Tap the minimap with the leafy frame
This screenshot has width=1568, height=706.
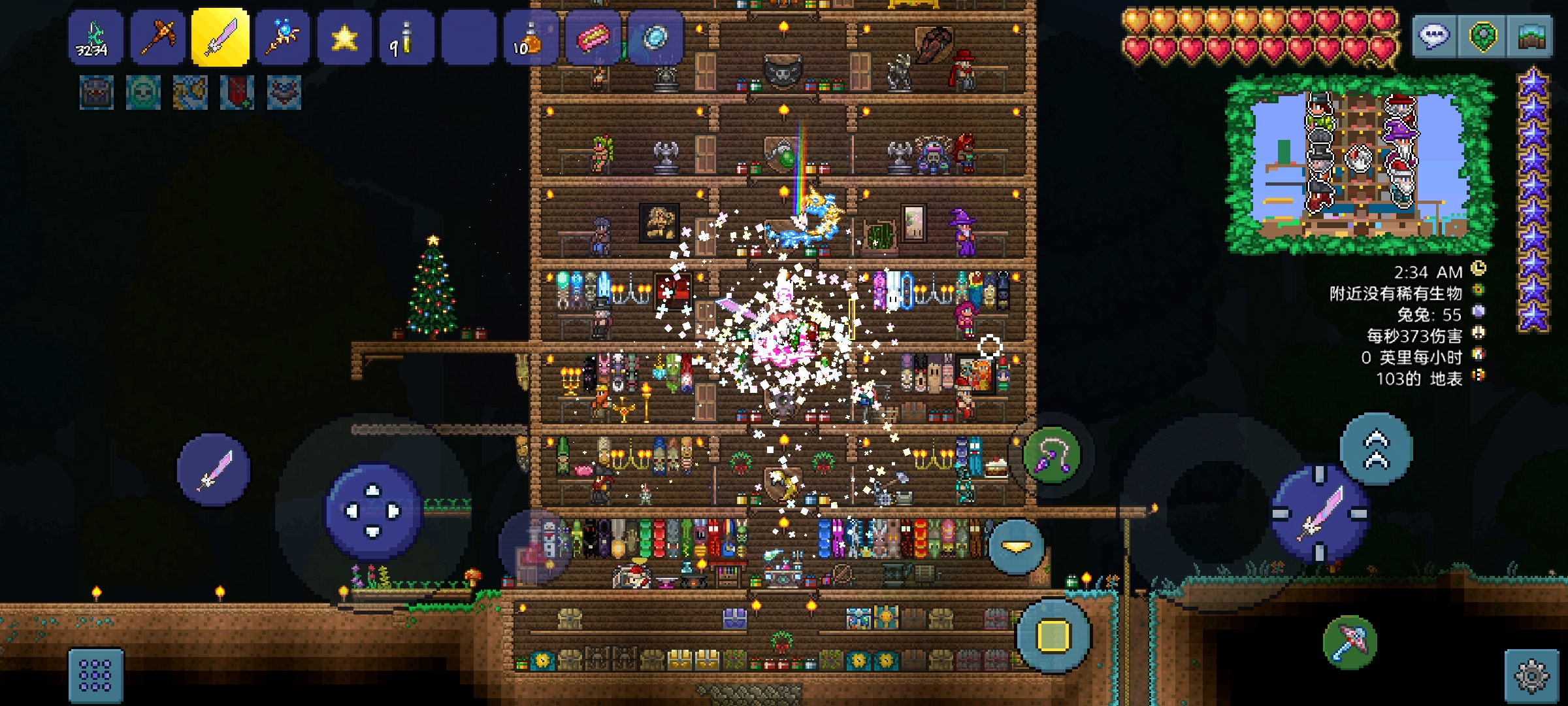point(1359,165)
